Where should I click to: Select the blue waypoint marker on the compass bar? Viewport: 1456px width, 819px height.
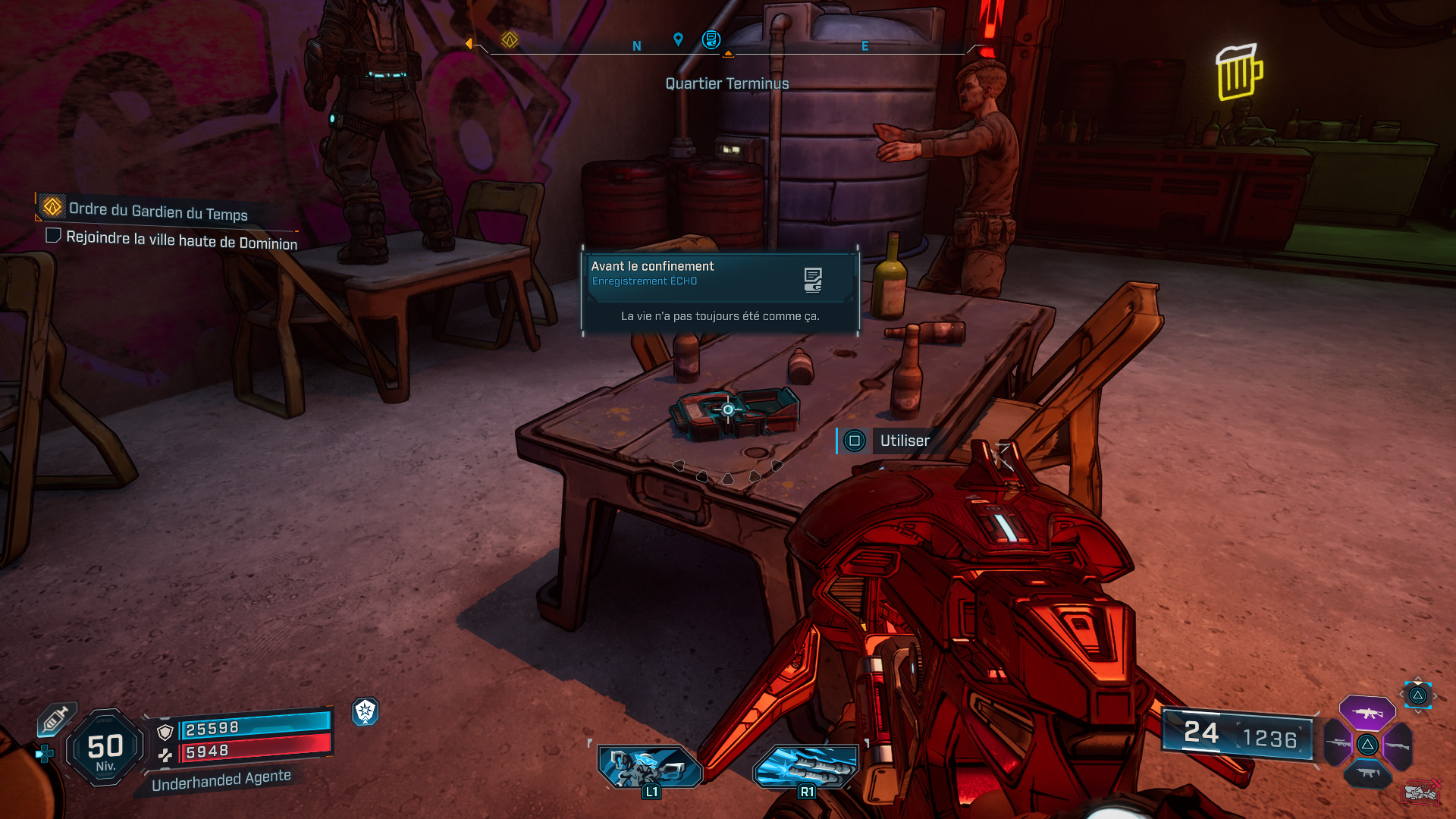[x=677, y=37]
